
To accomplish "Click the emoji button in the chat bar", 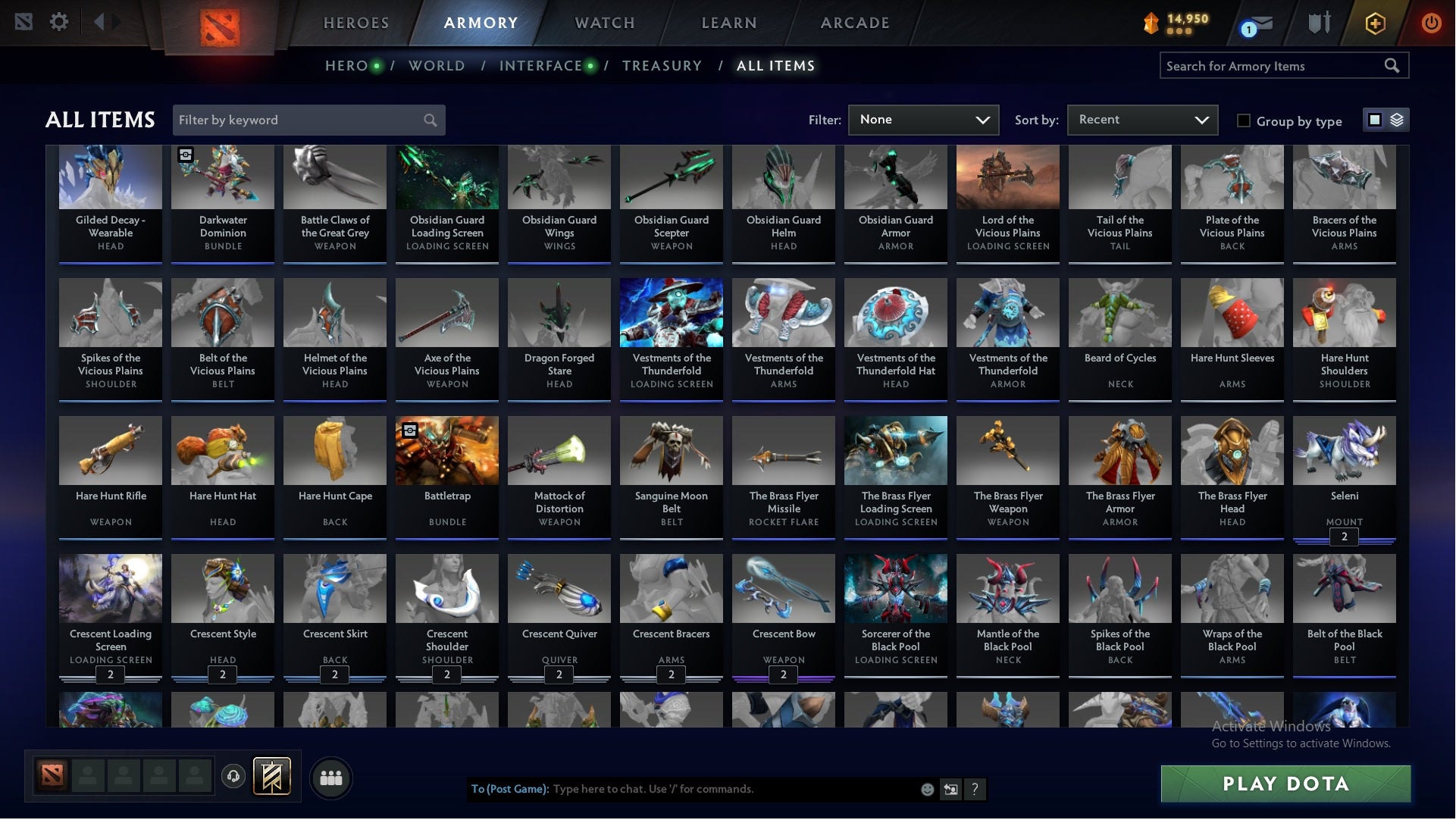I will point(928,789).
